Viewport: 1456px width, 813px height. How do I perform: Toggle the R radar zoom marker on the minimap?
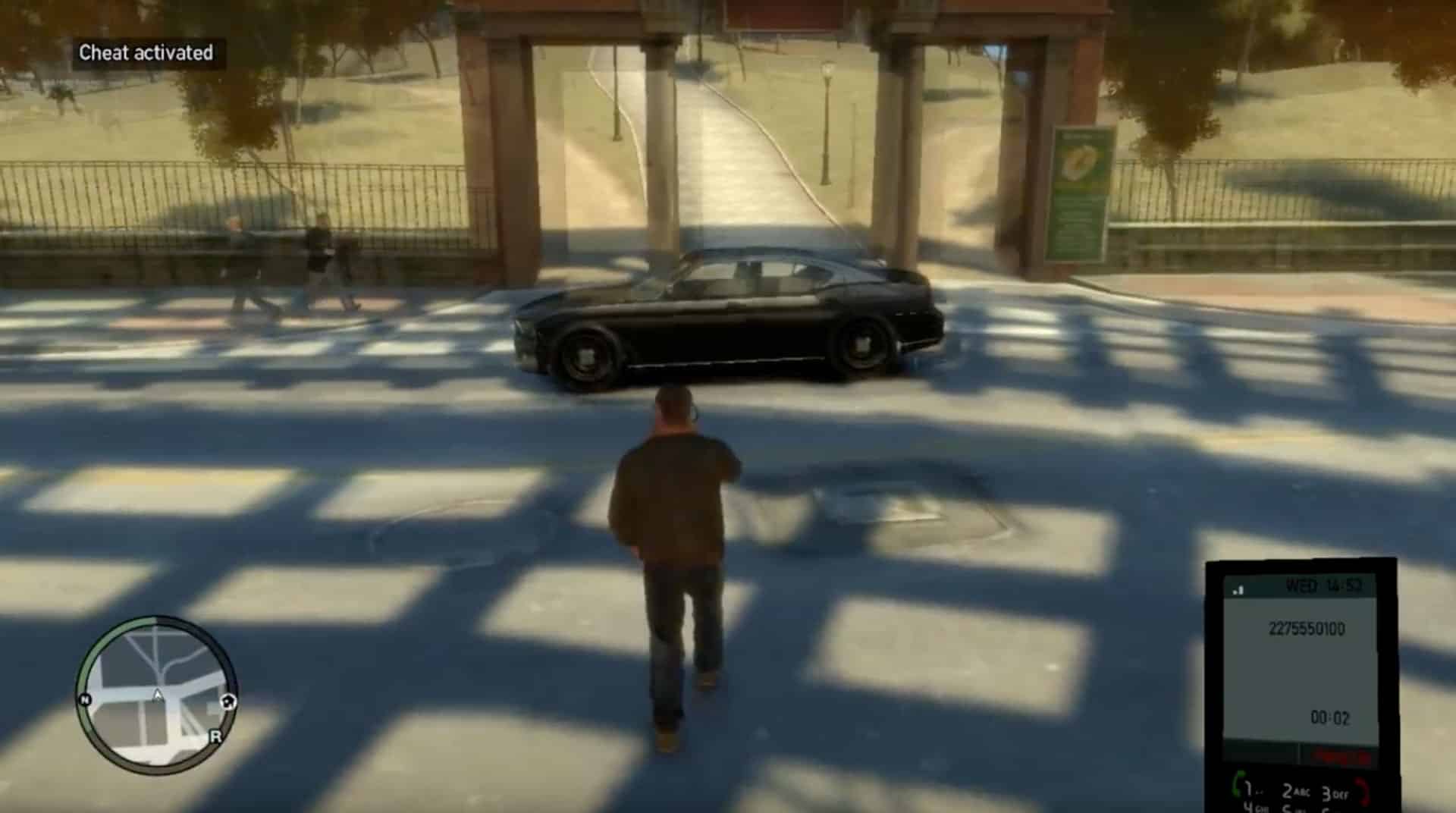click(216, 736)
